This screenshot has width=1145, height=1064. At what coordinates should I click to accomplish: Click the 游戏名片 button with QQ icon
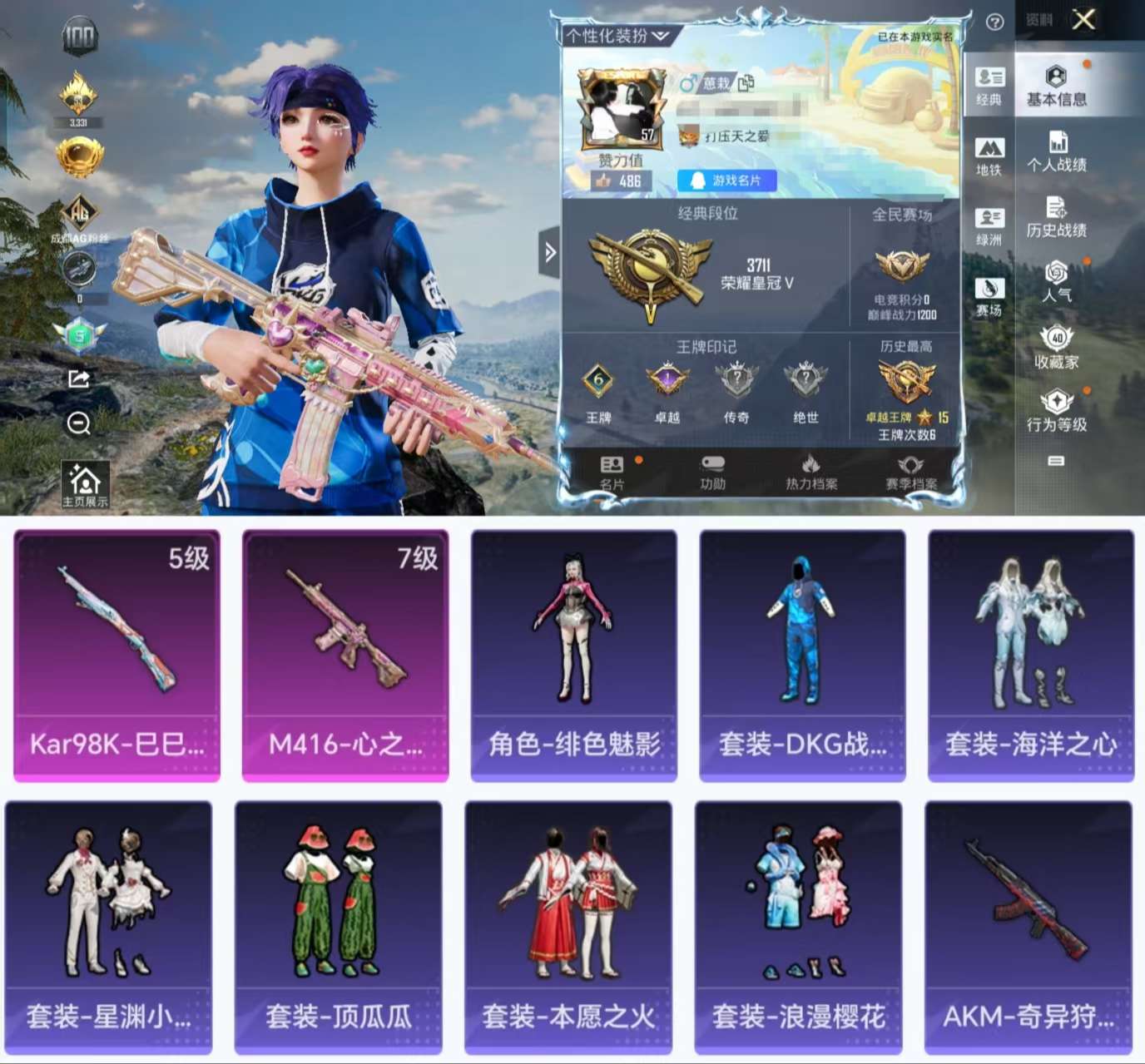(728, 181)
